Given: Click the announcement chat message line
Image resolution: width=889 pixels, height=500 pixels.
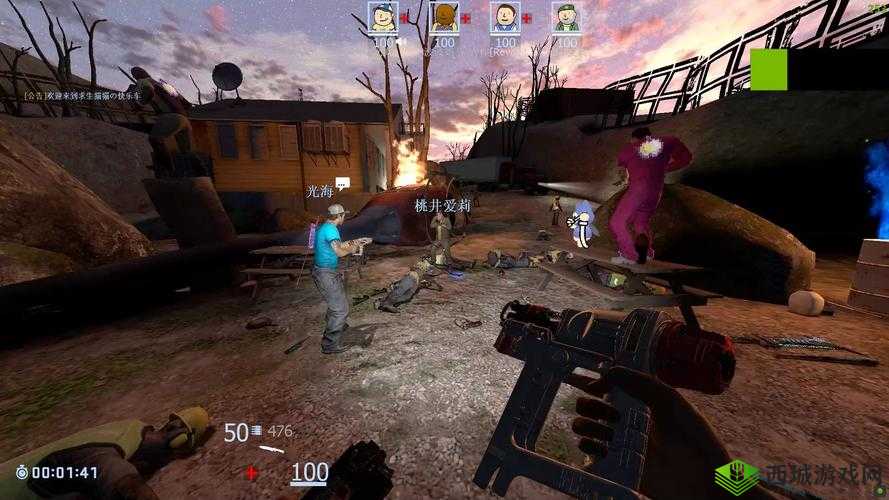Looking at the screenshot, I should [81, 96].
